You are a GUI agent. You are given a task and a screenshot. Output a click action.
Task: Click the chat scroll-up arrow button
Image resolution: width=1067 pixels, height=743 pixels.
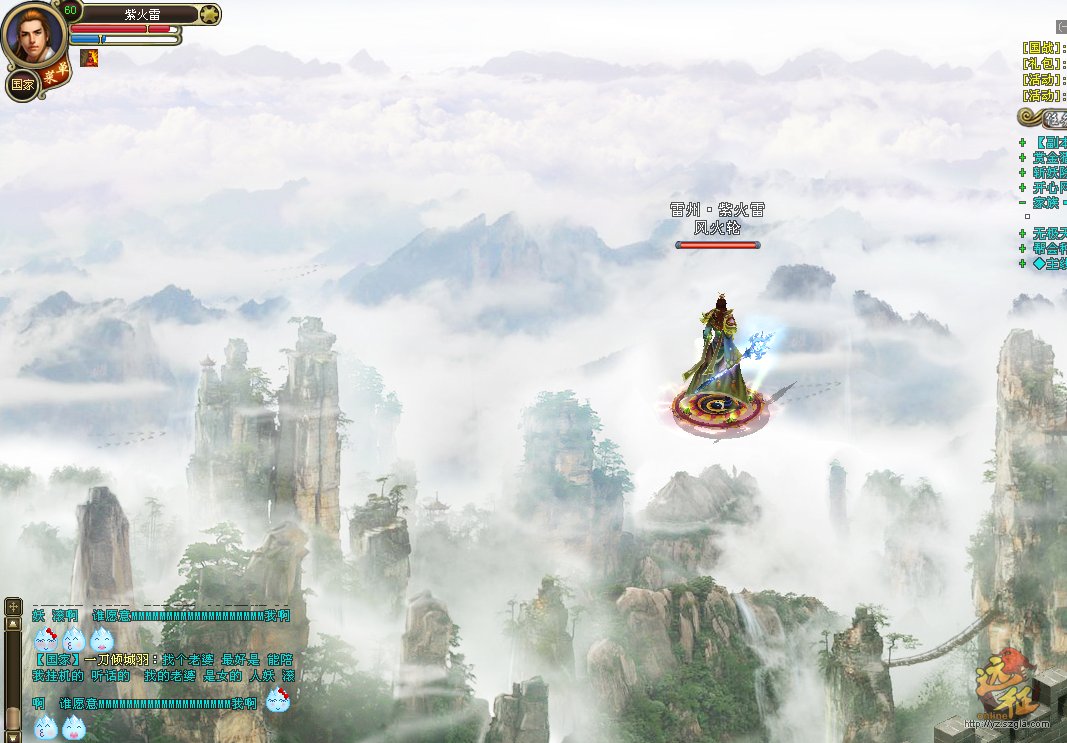pyautogui.click(x=13, y=624)
